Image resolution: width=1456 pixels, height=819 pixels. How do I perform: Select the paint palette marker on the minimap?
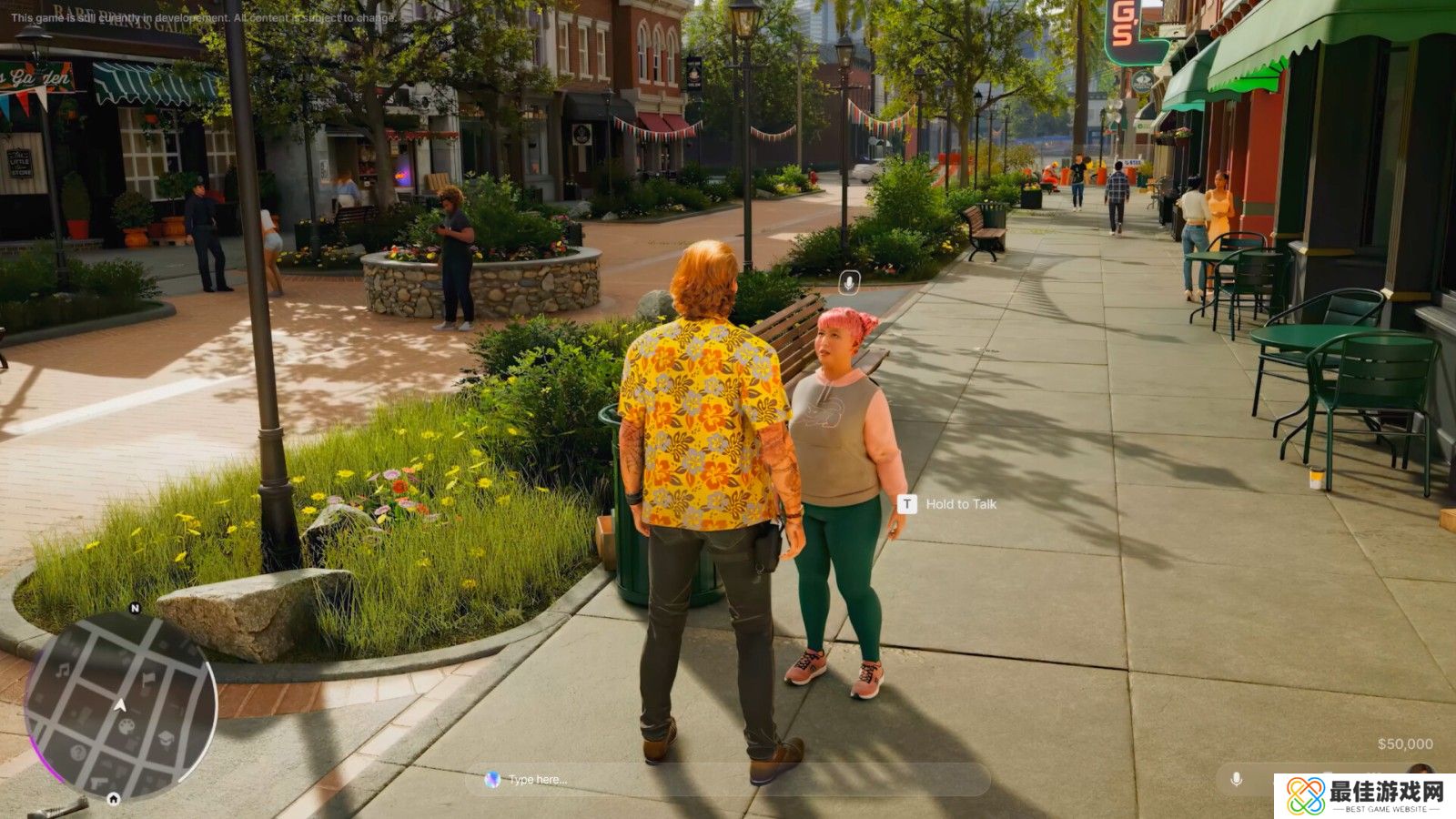click(127, 726)
